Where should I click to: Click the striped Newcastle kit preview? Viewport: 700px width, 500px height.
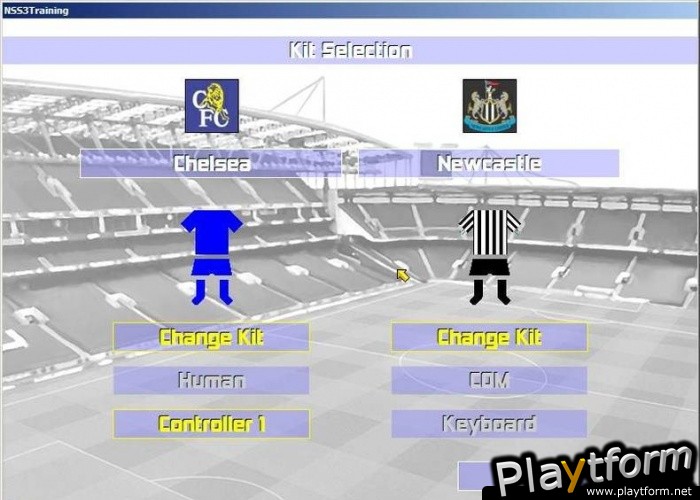tap(490, 256)
